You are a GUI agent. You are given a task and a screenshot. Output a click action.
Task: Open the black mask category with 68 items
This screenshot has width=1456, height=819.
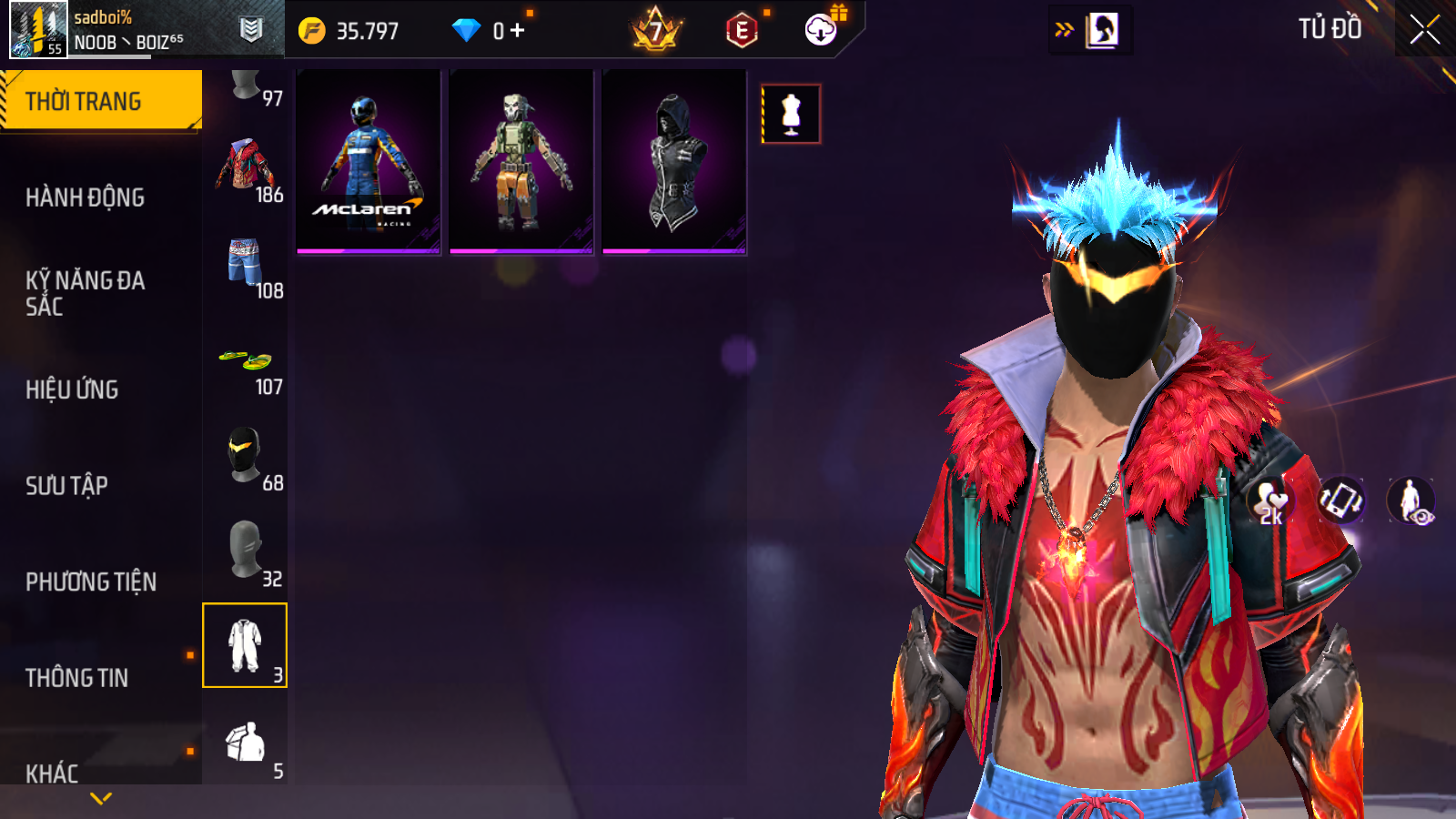click(245, 457)
